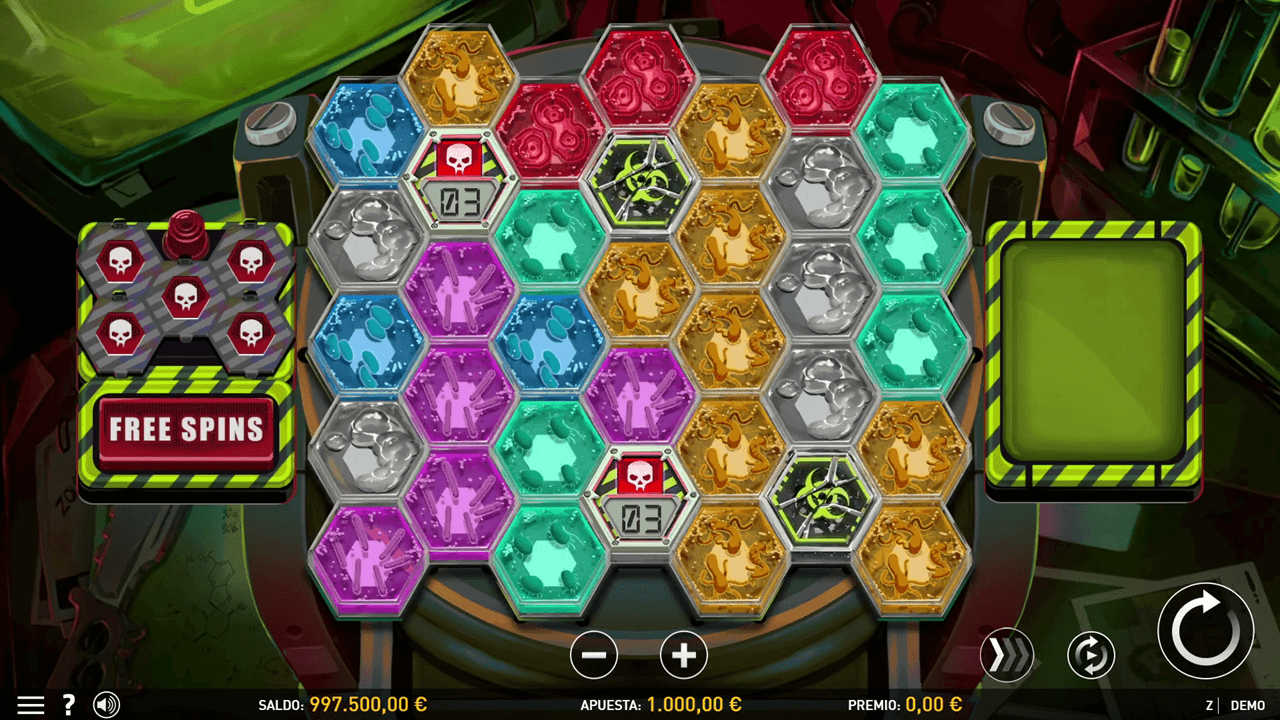Viewport: 1280px width, 720px height.
Task: Activate the turbo fast-forward chevrons button
Action: [1007, 656]
